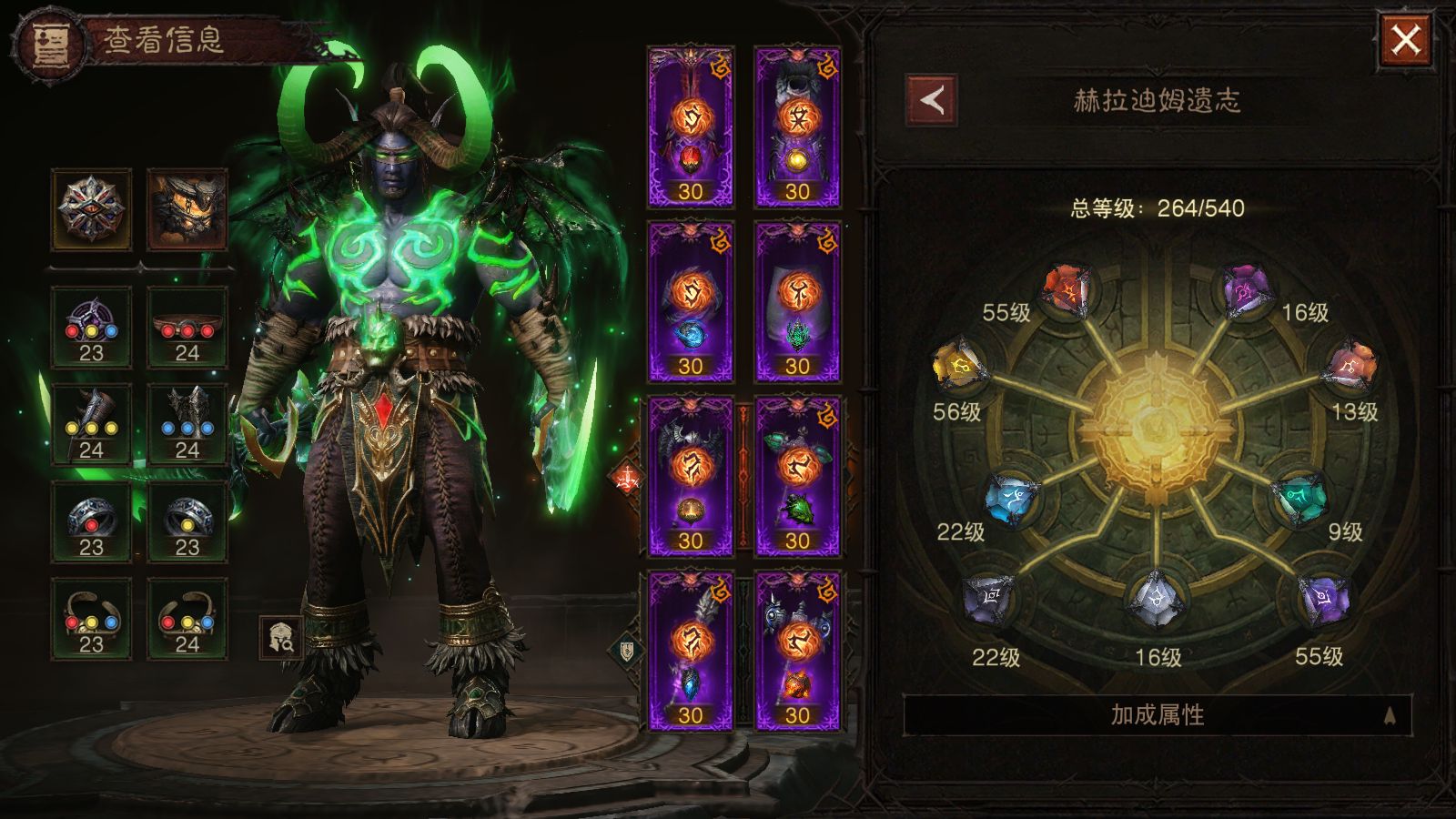Inspect the belt slot with three red gems
The image size is (1456, 819).
[187, 328]
